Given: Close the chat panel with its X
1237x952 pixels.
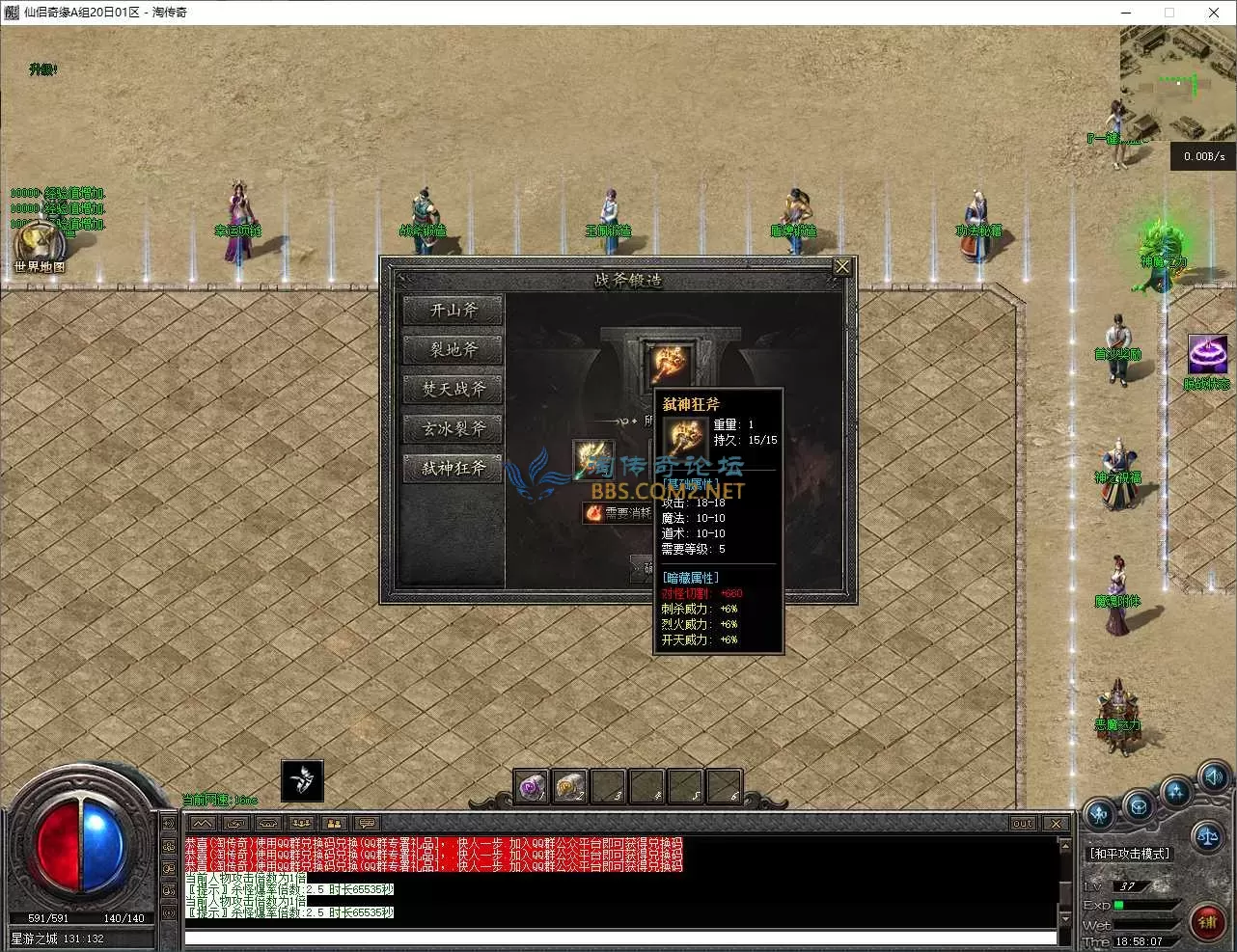Looking at the screenshot, I should coord(1056,824).
